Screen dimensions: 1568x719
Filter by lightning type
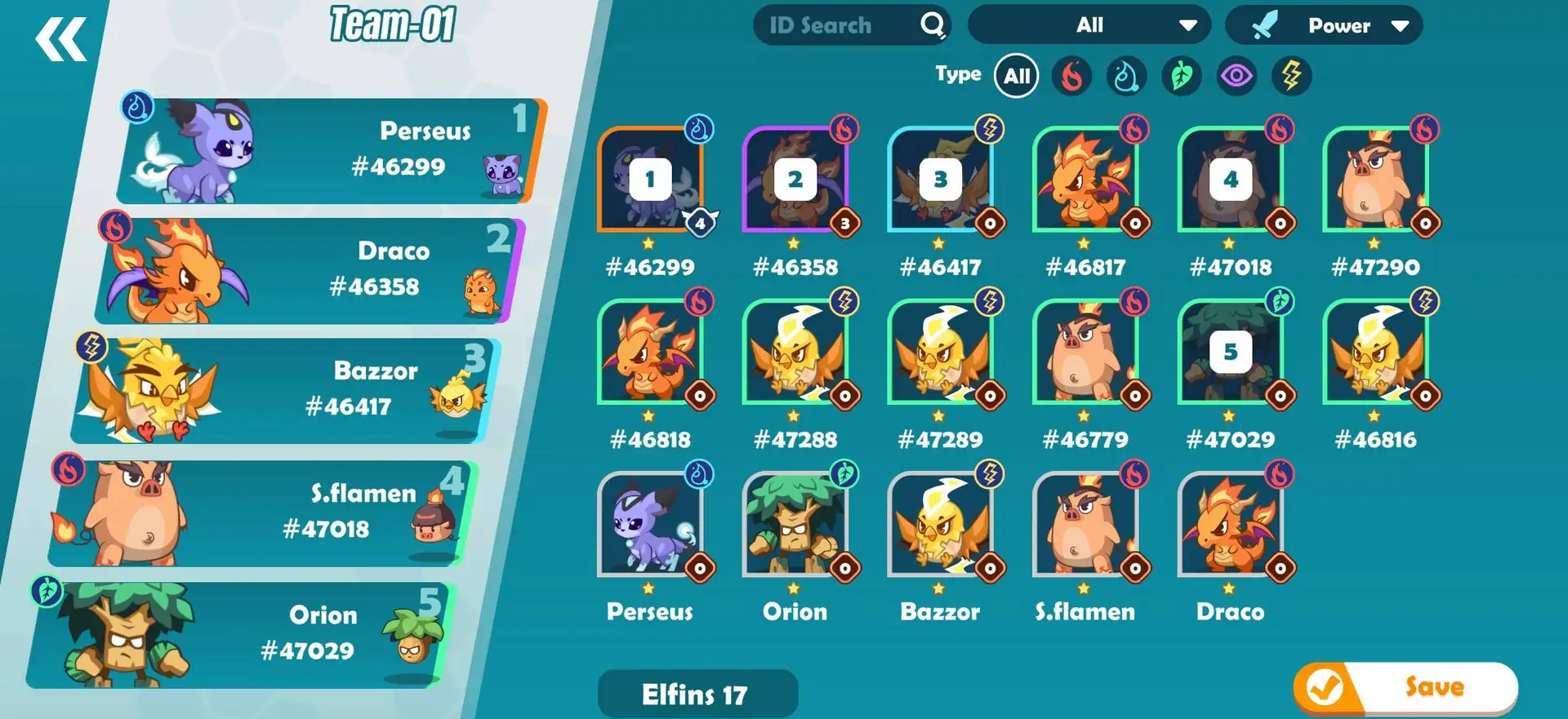tap(1291, 77)
